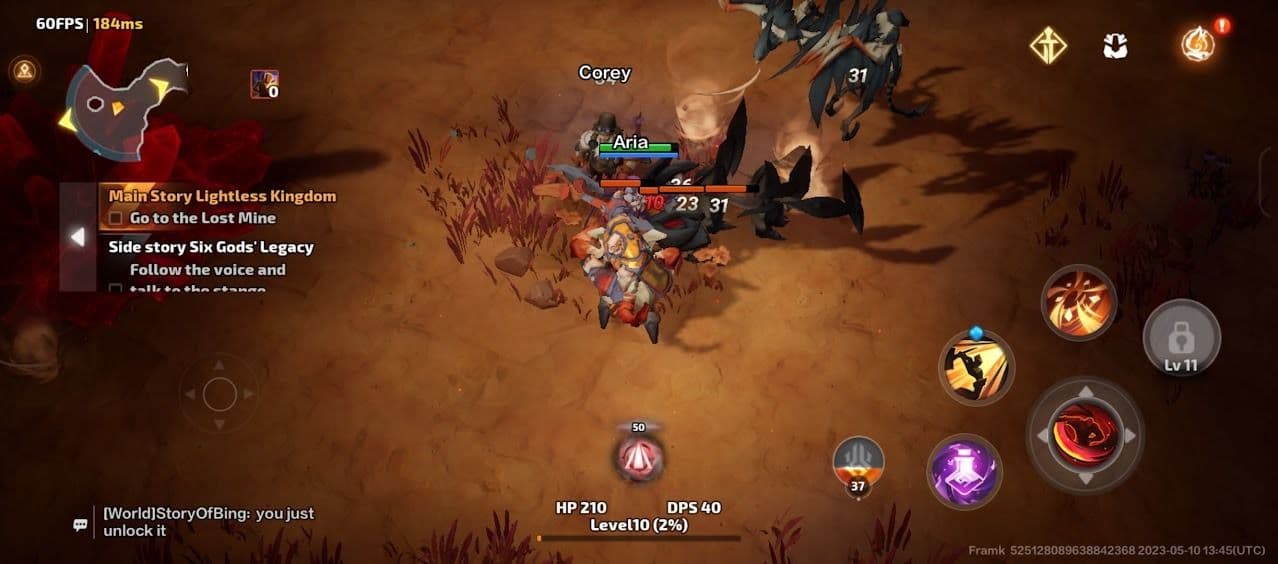The height and width of the screenshot is (564, 1278).
Task: Select the buff portrait icon showing 0
Action: (x=264, y=85)
